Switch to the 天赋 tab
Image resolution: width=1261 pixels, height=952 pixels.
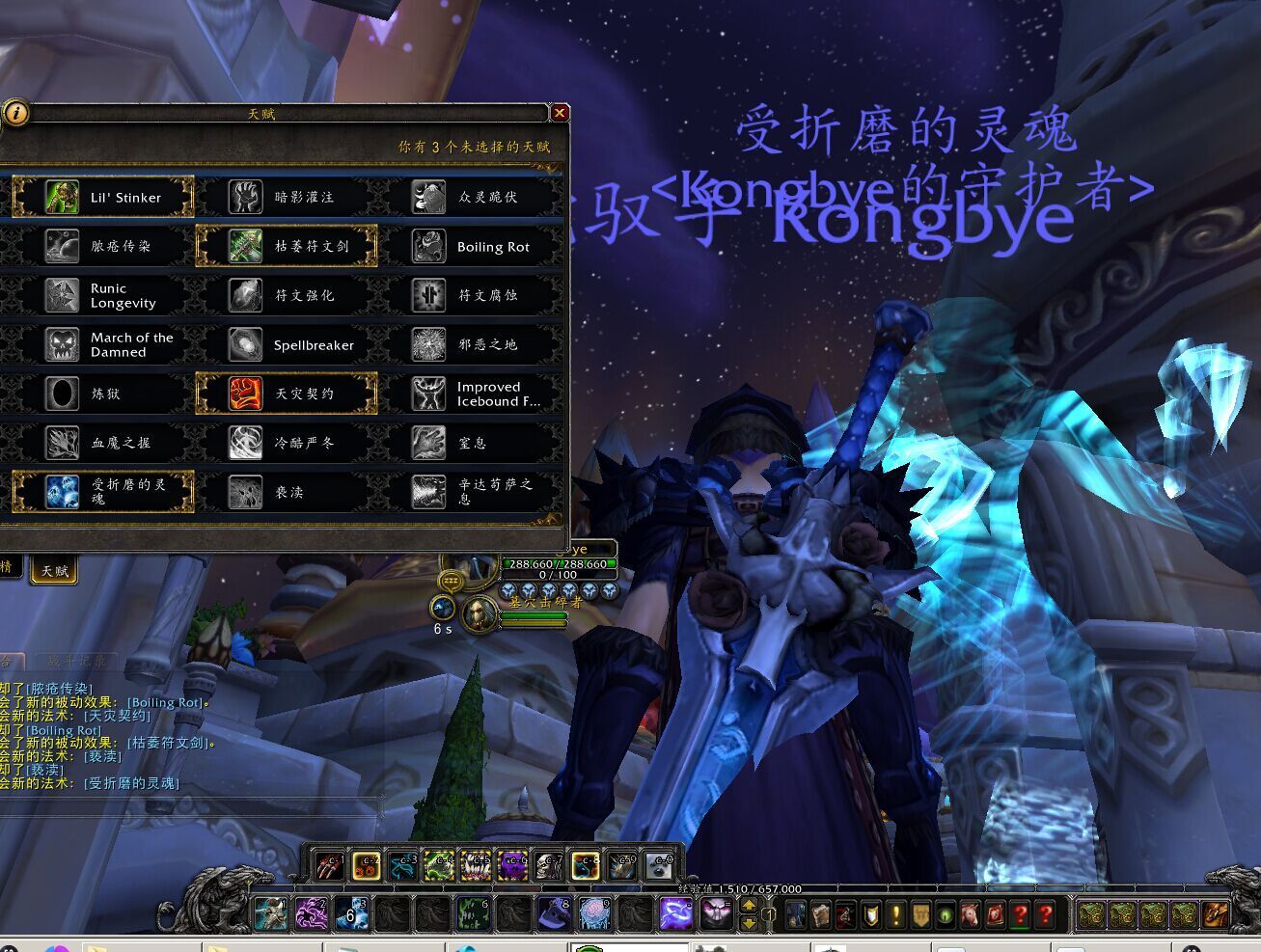(54, 571)
